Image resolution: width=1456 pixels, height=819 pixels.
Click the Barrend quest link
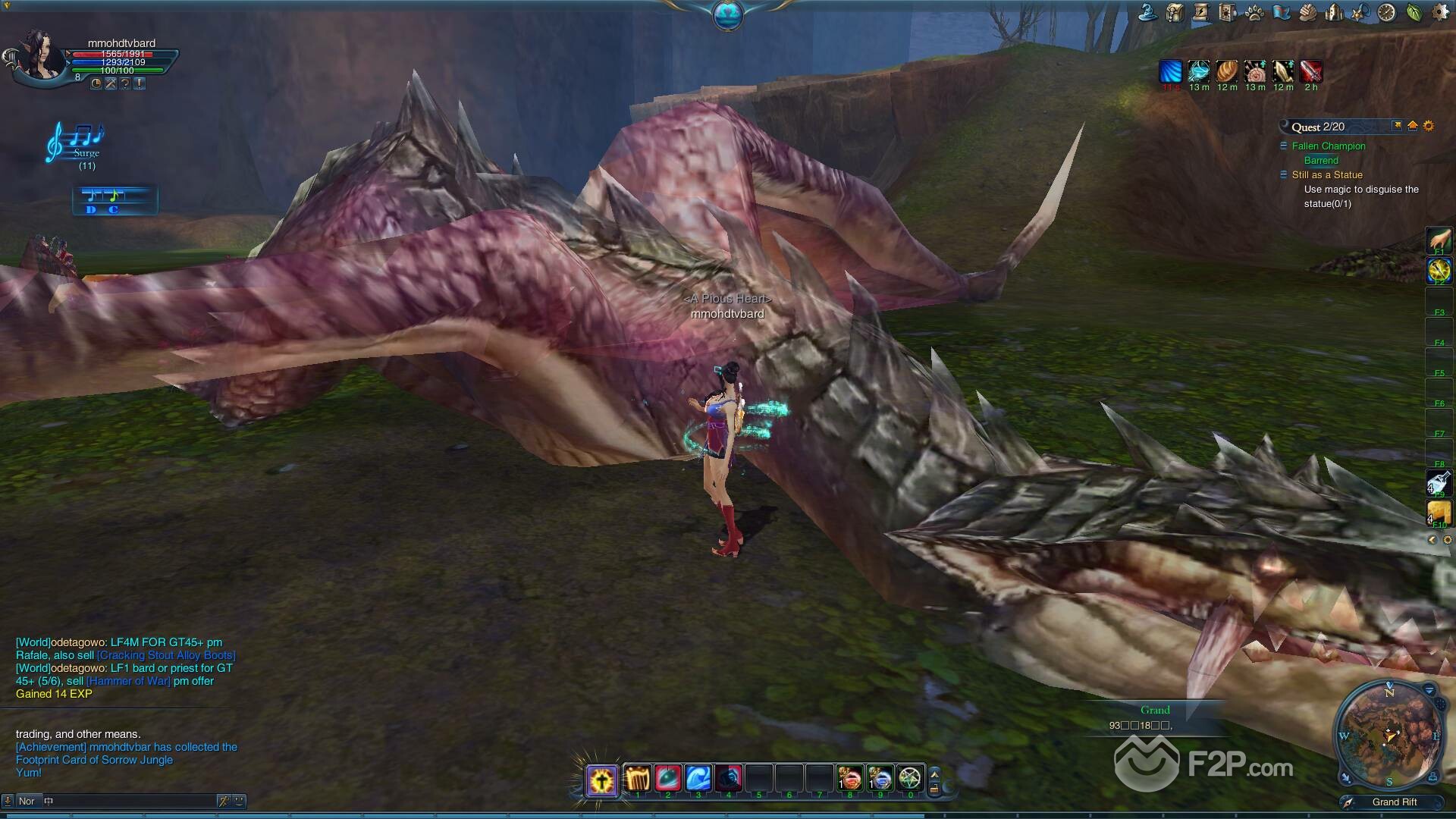click(1321, 161)
